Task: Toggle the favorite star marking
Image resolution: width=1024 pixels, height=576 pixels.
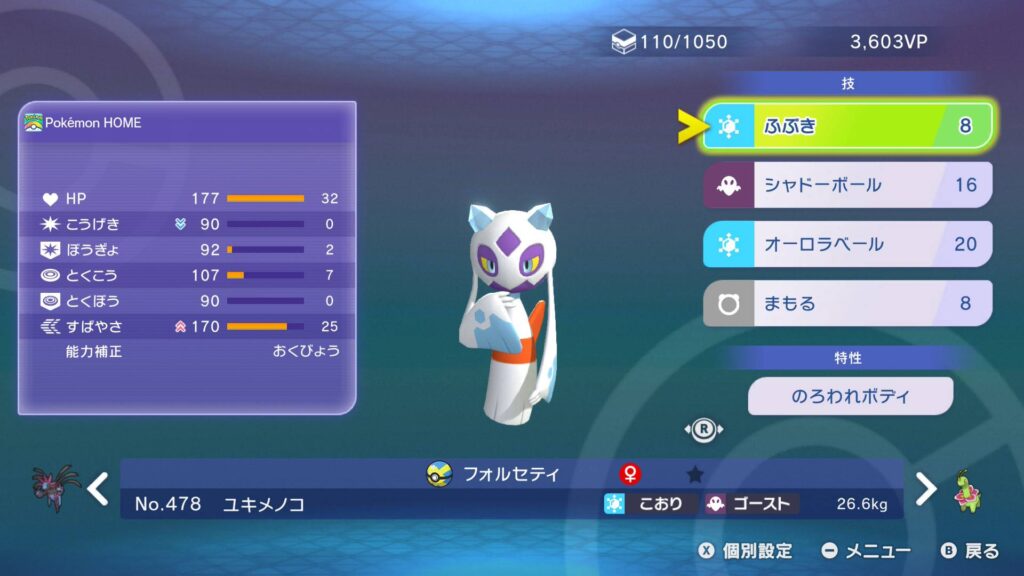Action: click(695, 474)
